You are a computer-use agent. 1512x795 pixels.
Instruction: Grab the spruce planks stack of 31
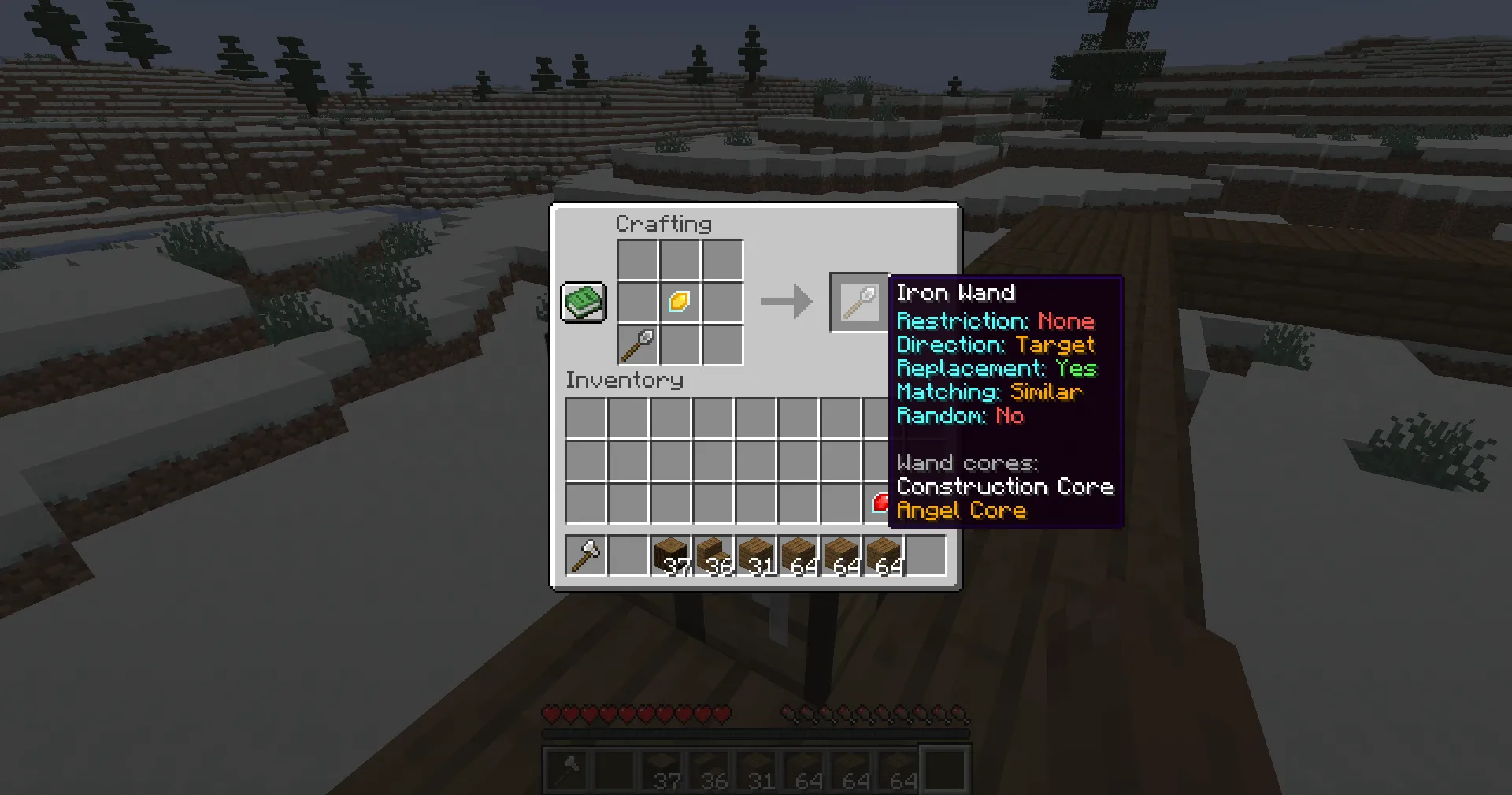point(755,555)
